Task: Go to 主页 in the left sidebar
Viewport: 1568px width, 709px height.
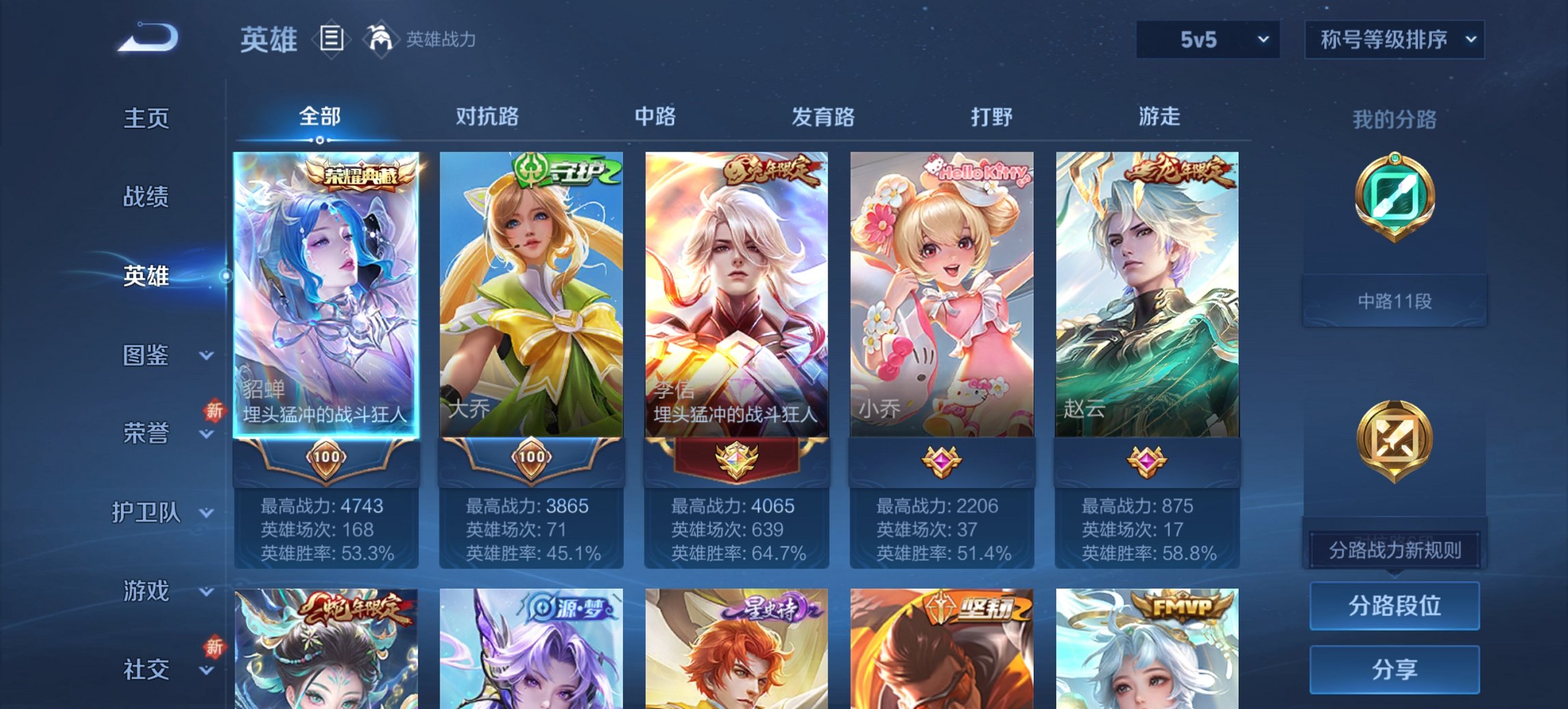Action: point(146,118)
